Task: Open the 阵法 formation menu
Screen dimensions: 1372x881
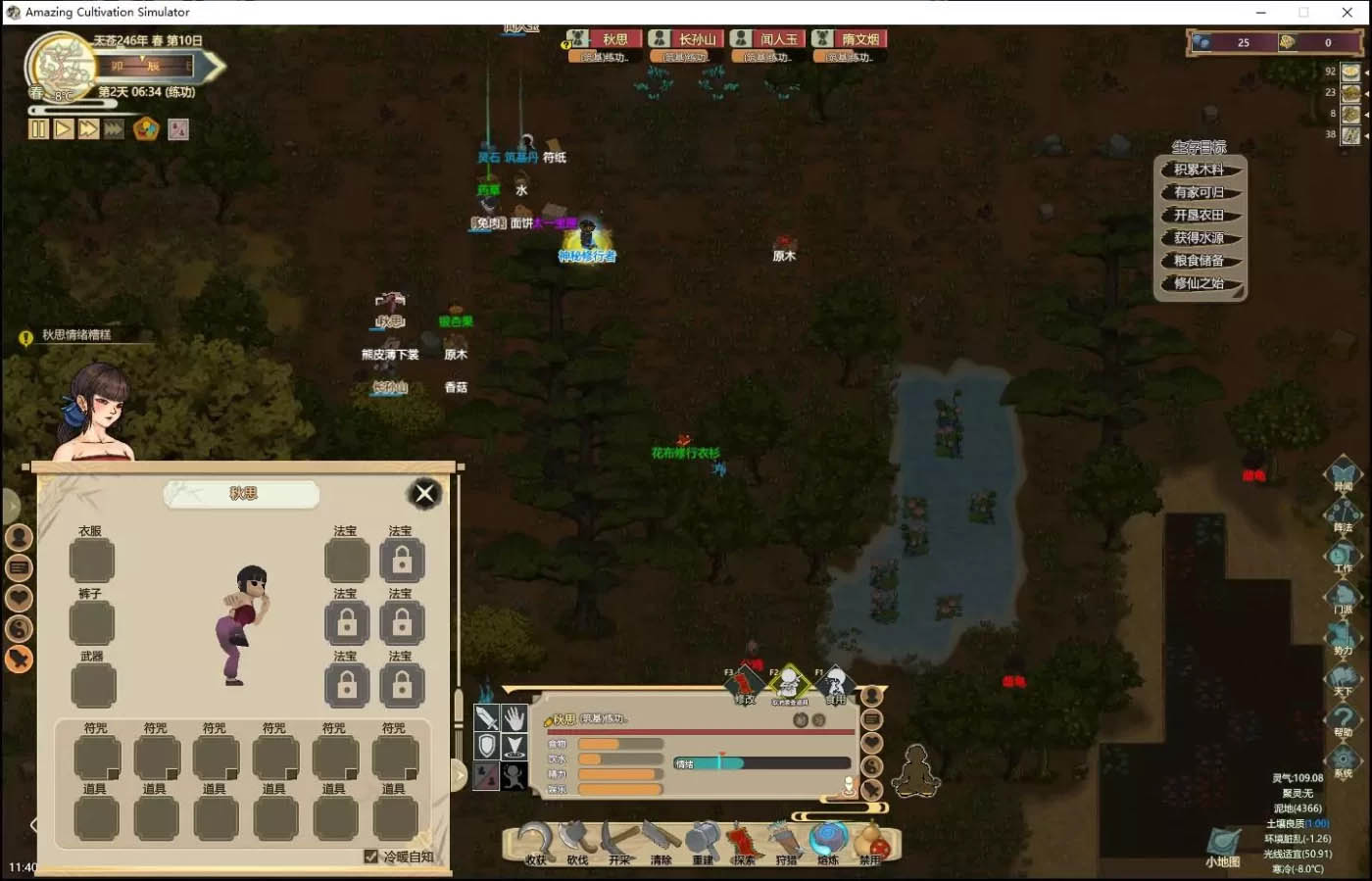Action: [x=1343, y=514]
